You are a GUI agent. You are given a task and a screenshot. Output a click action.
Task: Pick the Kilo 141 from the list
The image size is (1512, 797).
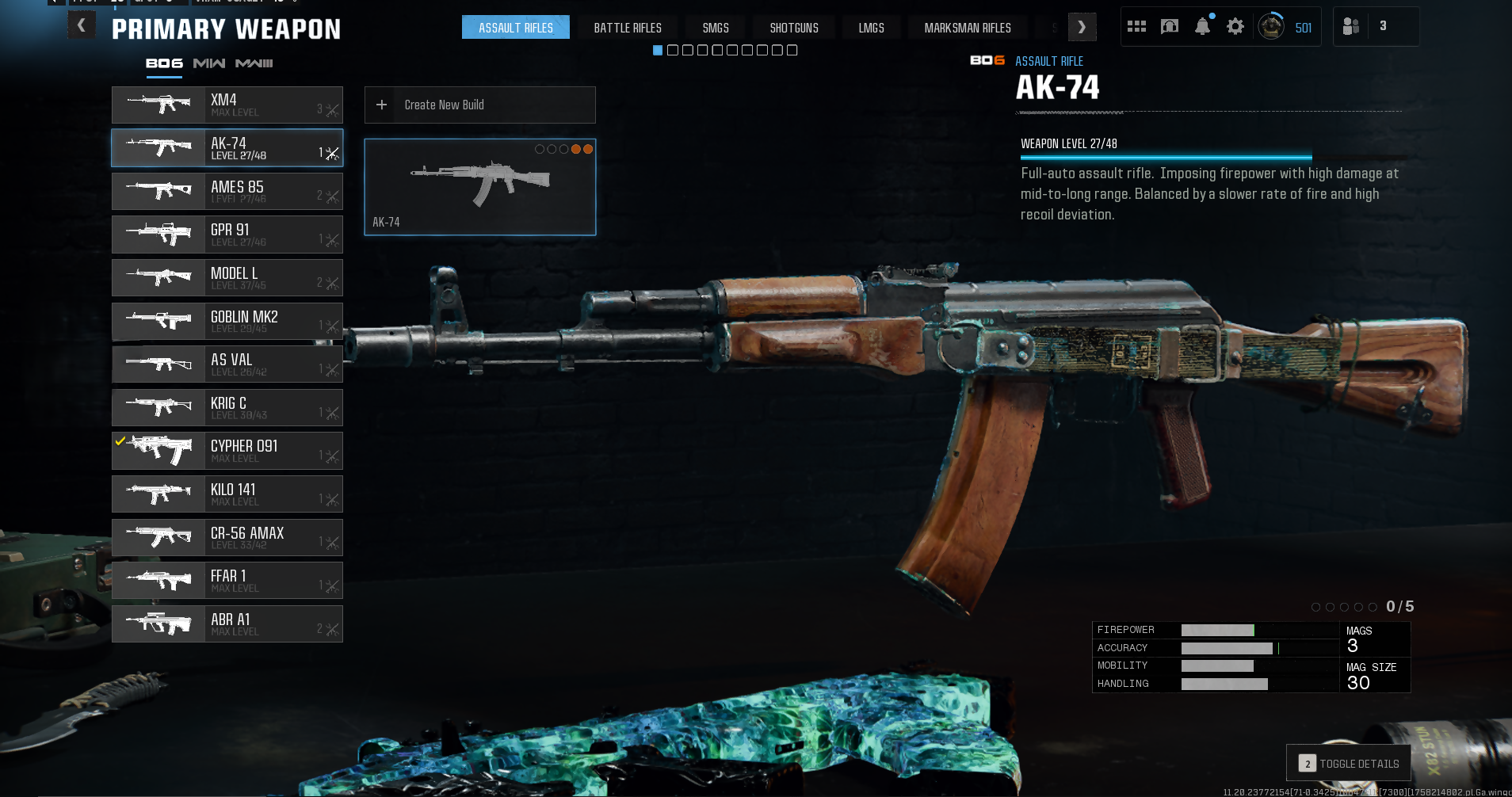pos(227,494)
